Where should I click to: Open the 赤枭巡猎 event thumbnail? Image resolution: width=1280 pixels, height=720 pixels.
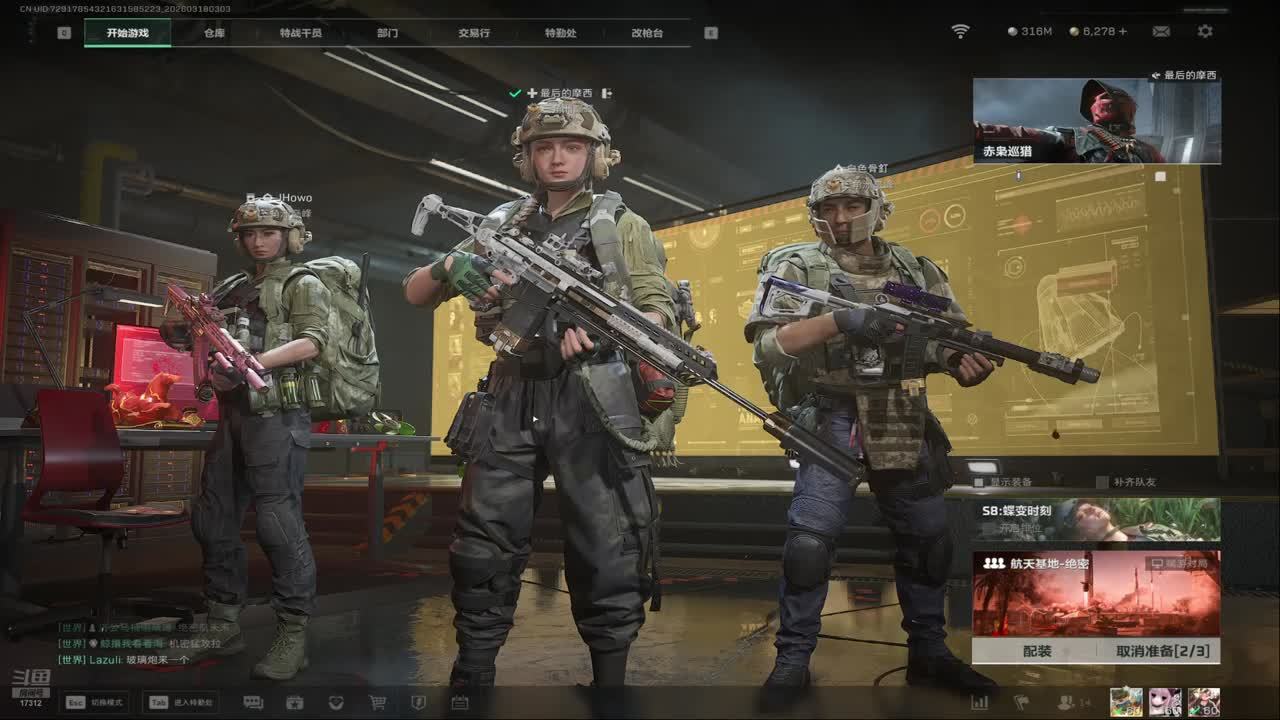[1096, 121]
